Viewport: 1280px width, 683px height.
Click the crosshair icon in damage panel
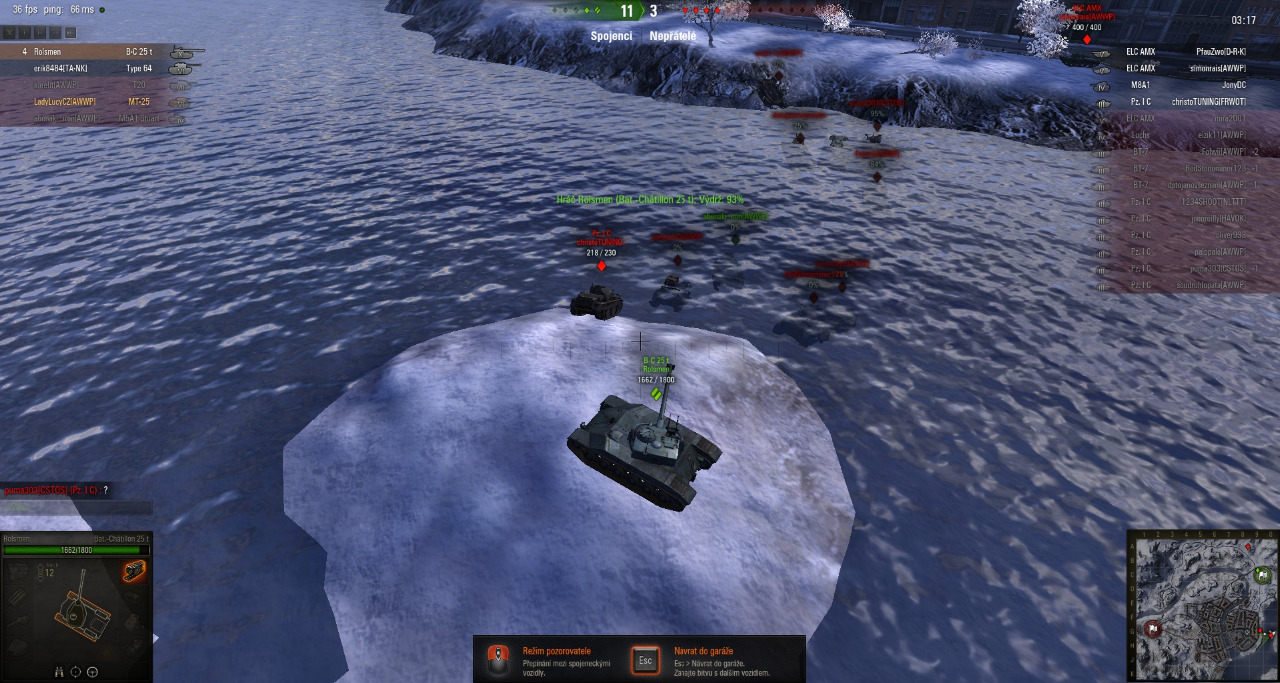point(76,672)
